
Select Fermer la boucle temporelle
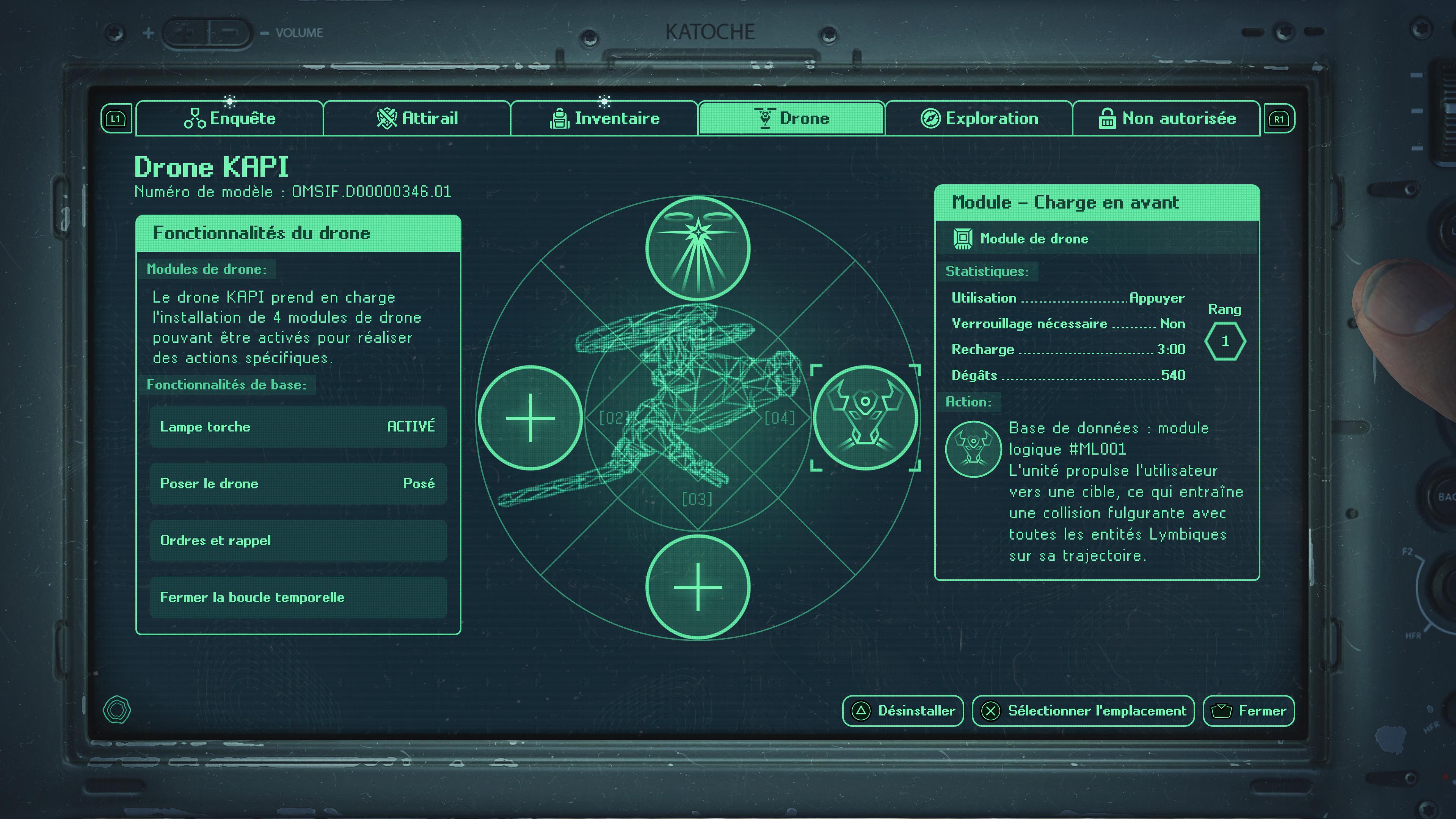pos(298,598)
